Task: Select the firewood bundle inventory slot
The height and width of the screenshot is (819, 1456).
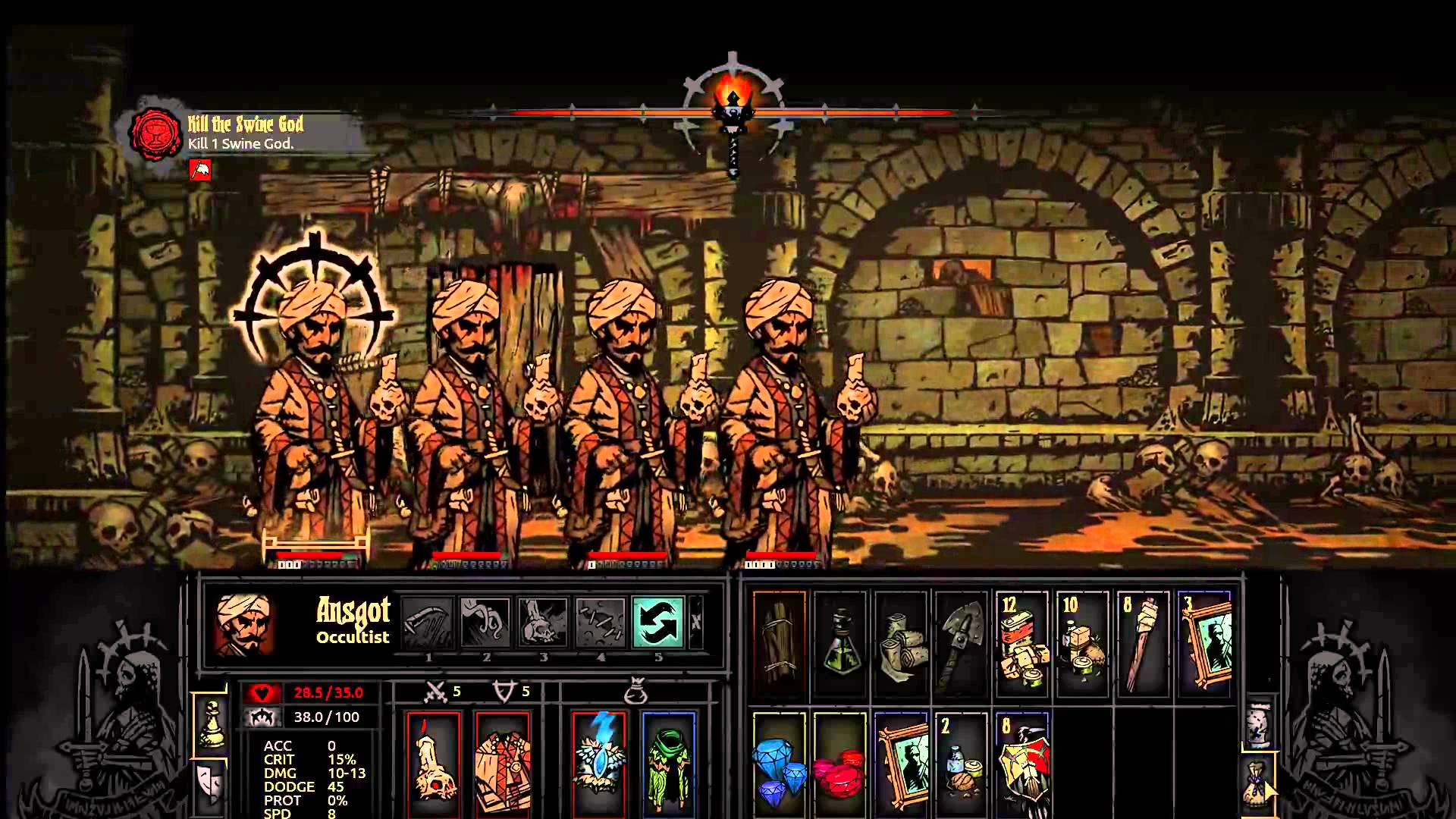Action: click(779, 643)
